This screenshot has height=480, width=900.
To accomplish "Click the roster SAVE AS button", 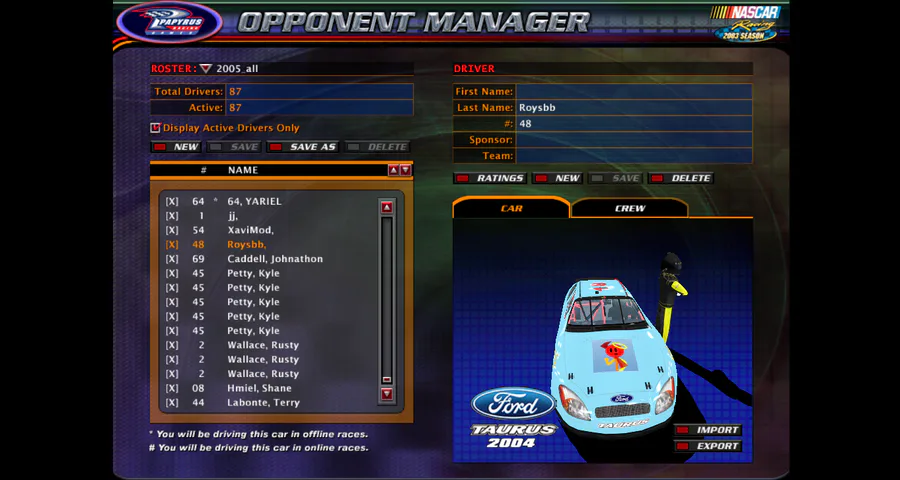I will tap(304, 147).
